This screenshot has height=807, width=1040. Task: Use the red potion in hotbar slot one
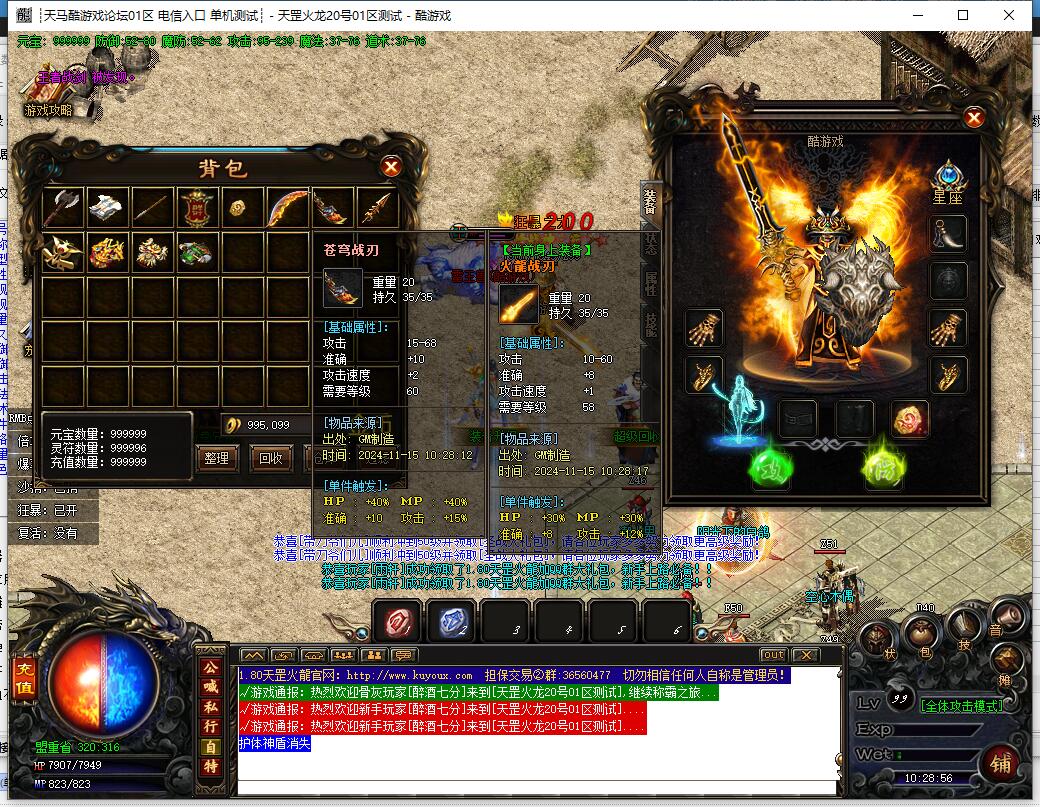400,622
